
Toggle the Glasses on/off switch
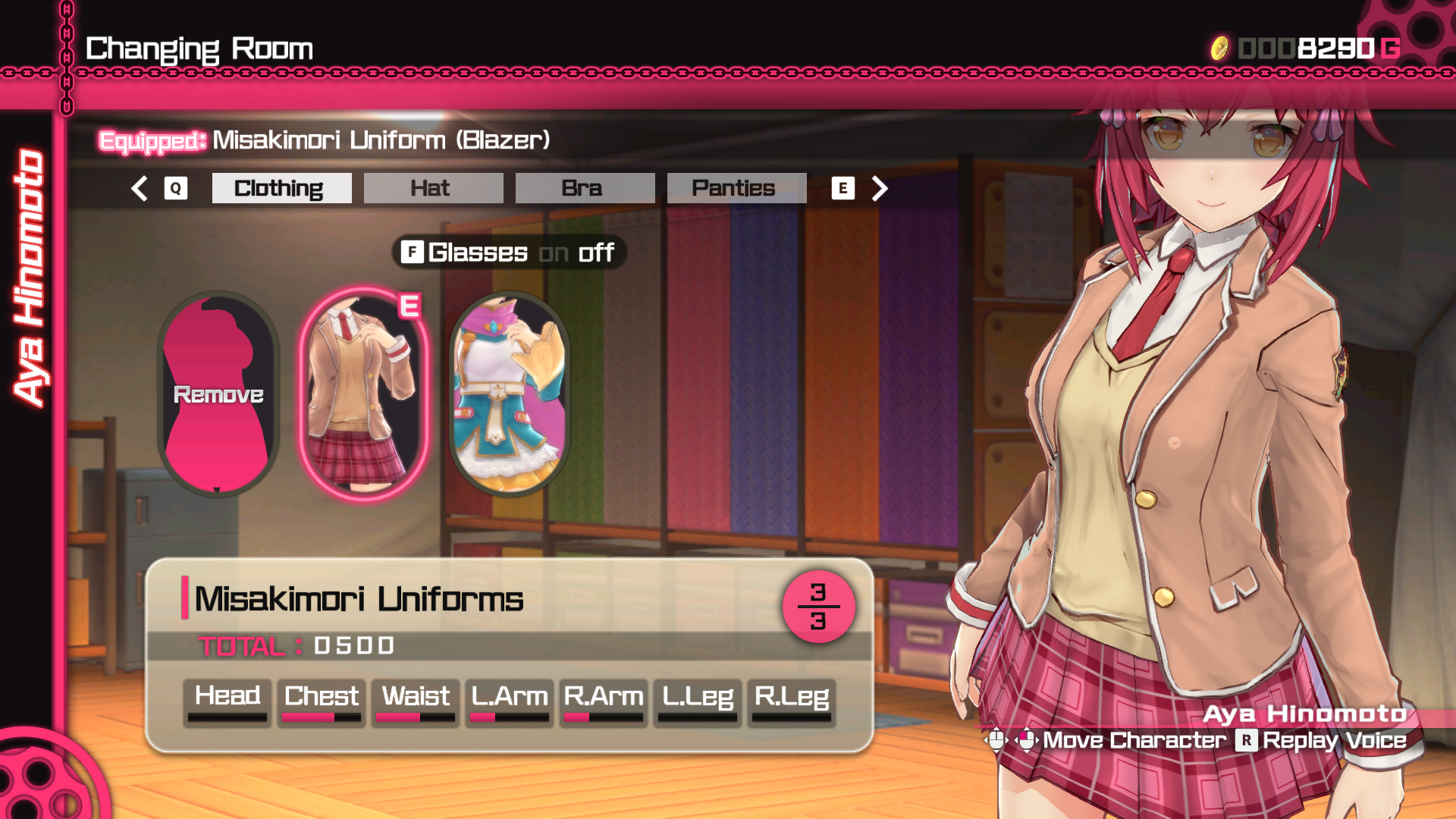[x=509, y=253]
